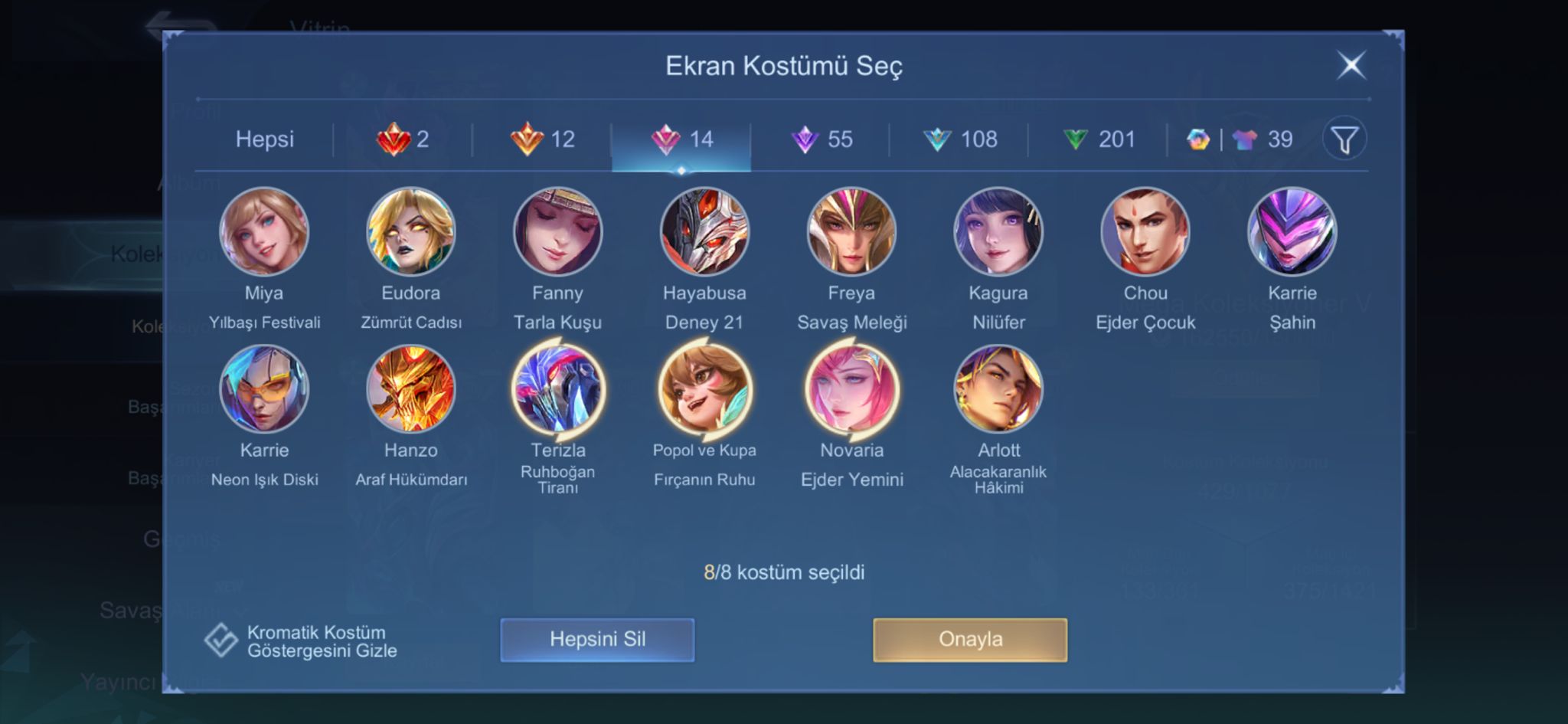Pick Karrie's Şahin skin
The image size is (1568, 724).
[1292, 231]
